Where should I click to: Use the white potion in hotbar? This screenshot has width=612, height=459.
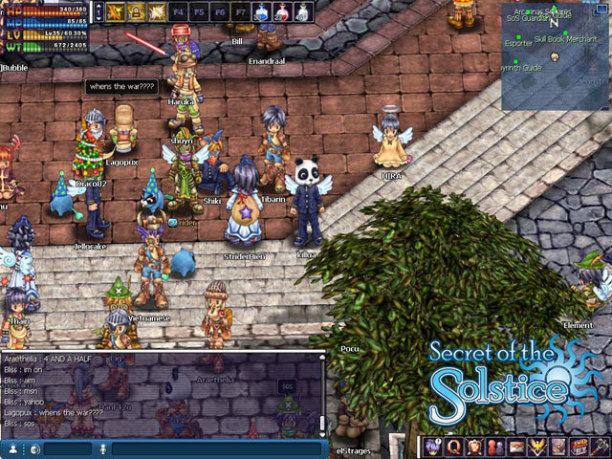(x=303, y=12)
